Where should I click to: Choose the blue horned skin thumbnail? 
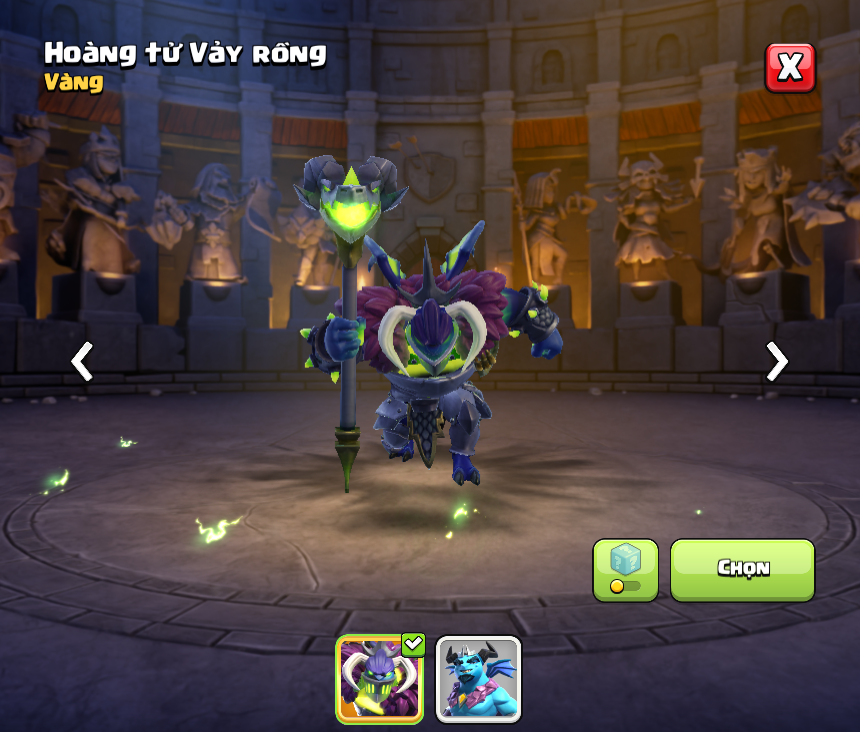[478, 679]
